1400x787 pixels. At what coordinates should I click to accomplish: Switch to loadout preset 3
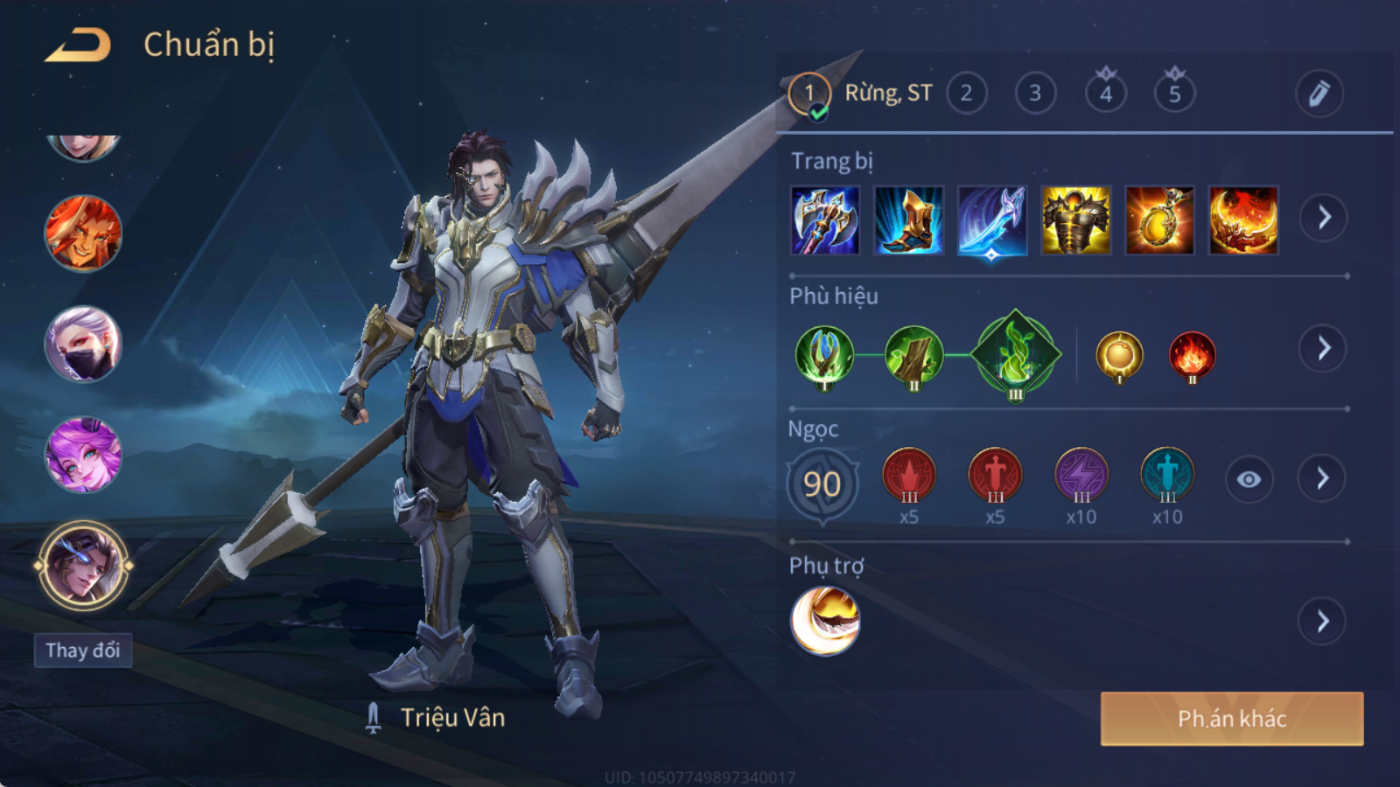click(1035, 94)
